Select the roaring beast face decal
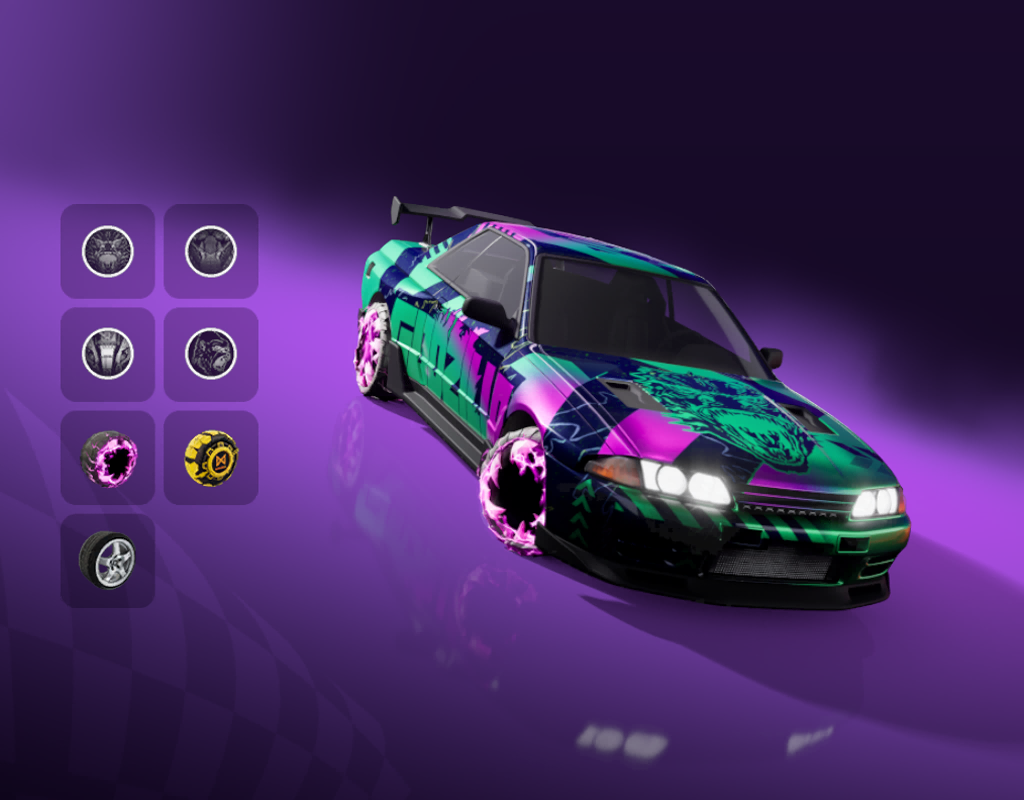 pyautogui.click(x=108, y=251)
